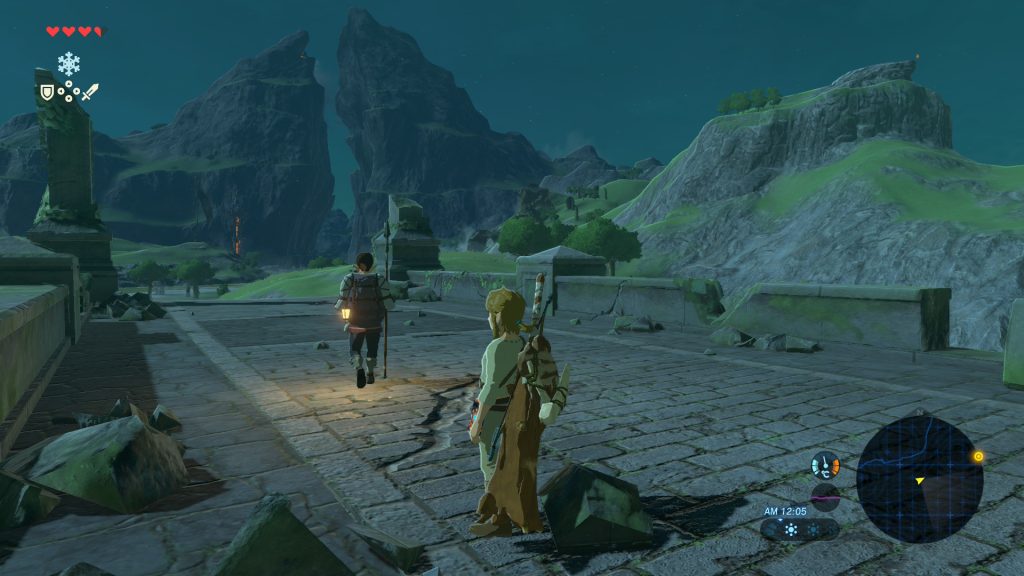
Task: Open the circular minimap
Action: pyautogui.click(x=919, y=479)
